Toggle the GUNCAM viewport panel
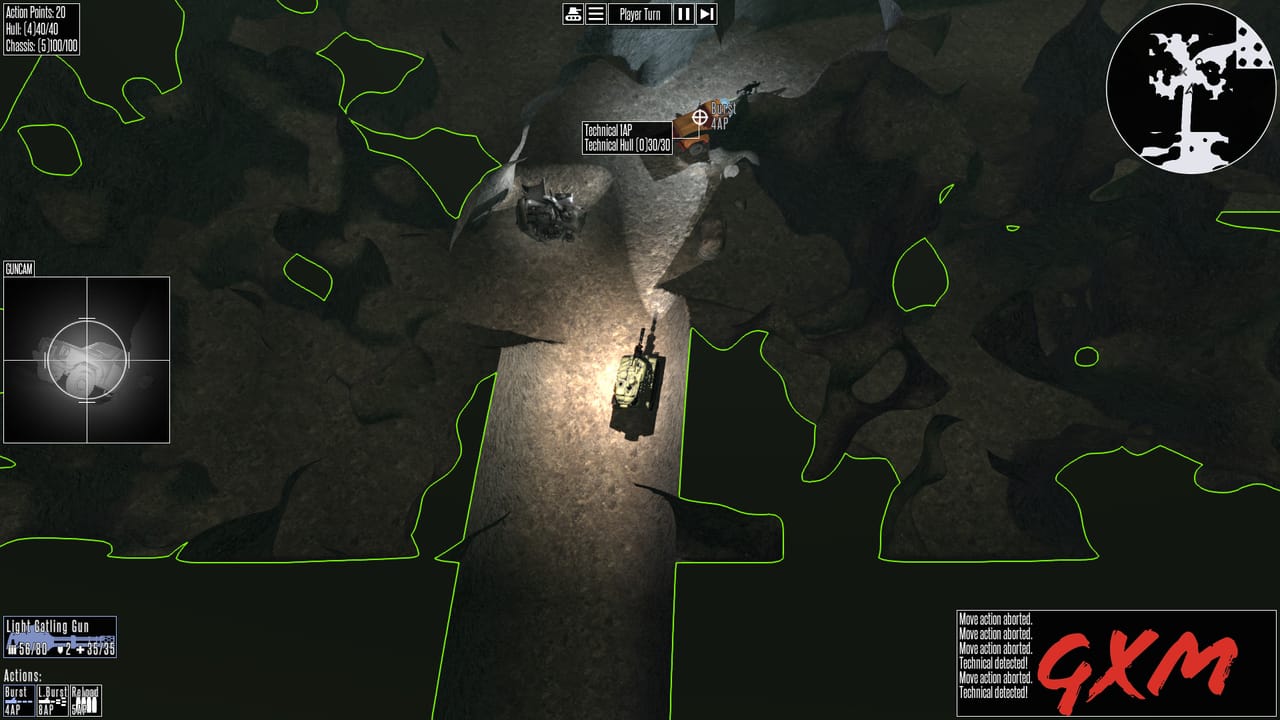The image size is (1280, 720). [x=21, y=268]
